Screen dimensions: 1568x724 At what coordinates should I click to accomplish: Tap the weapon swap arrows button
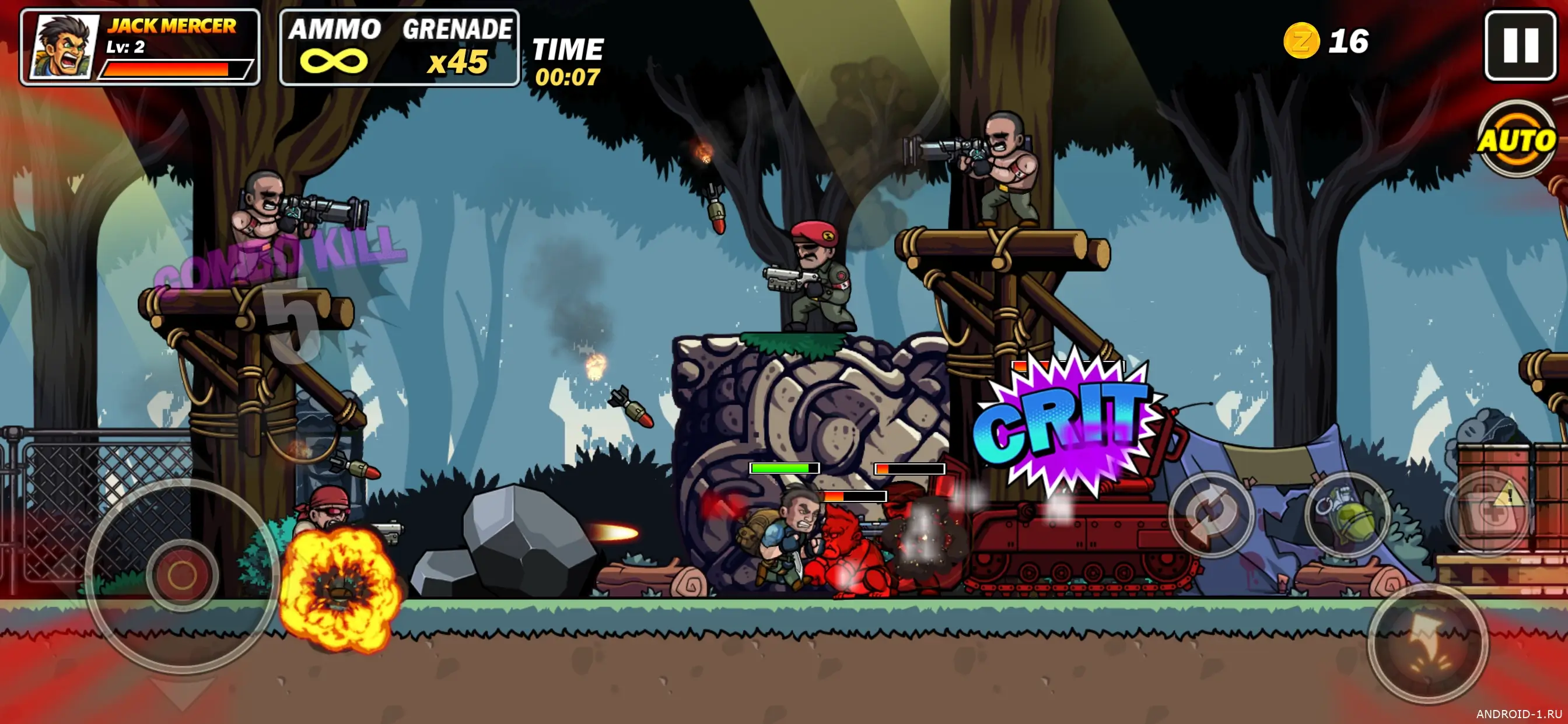coord(1212,515)
